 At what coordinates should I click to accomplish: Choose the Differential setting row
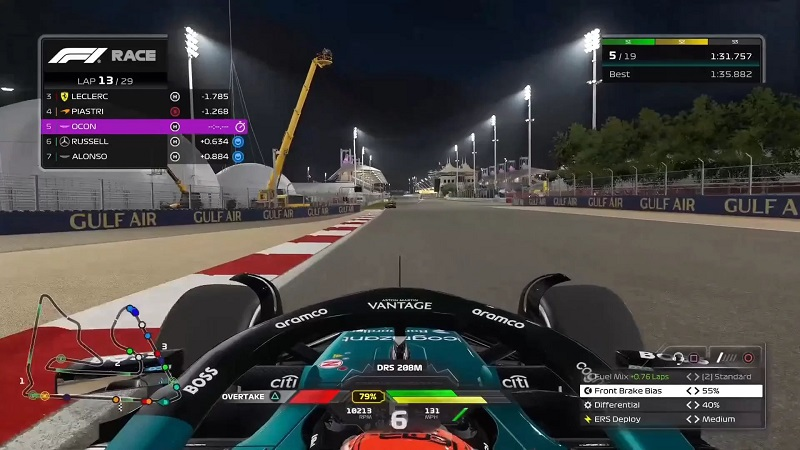671,405
